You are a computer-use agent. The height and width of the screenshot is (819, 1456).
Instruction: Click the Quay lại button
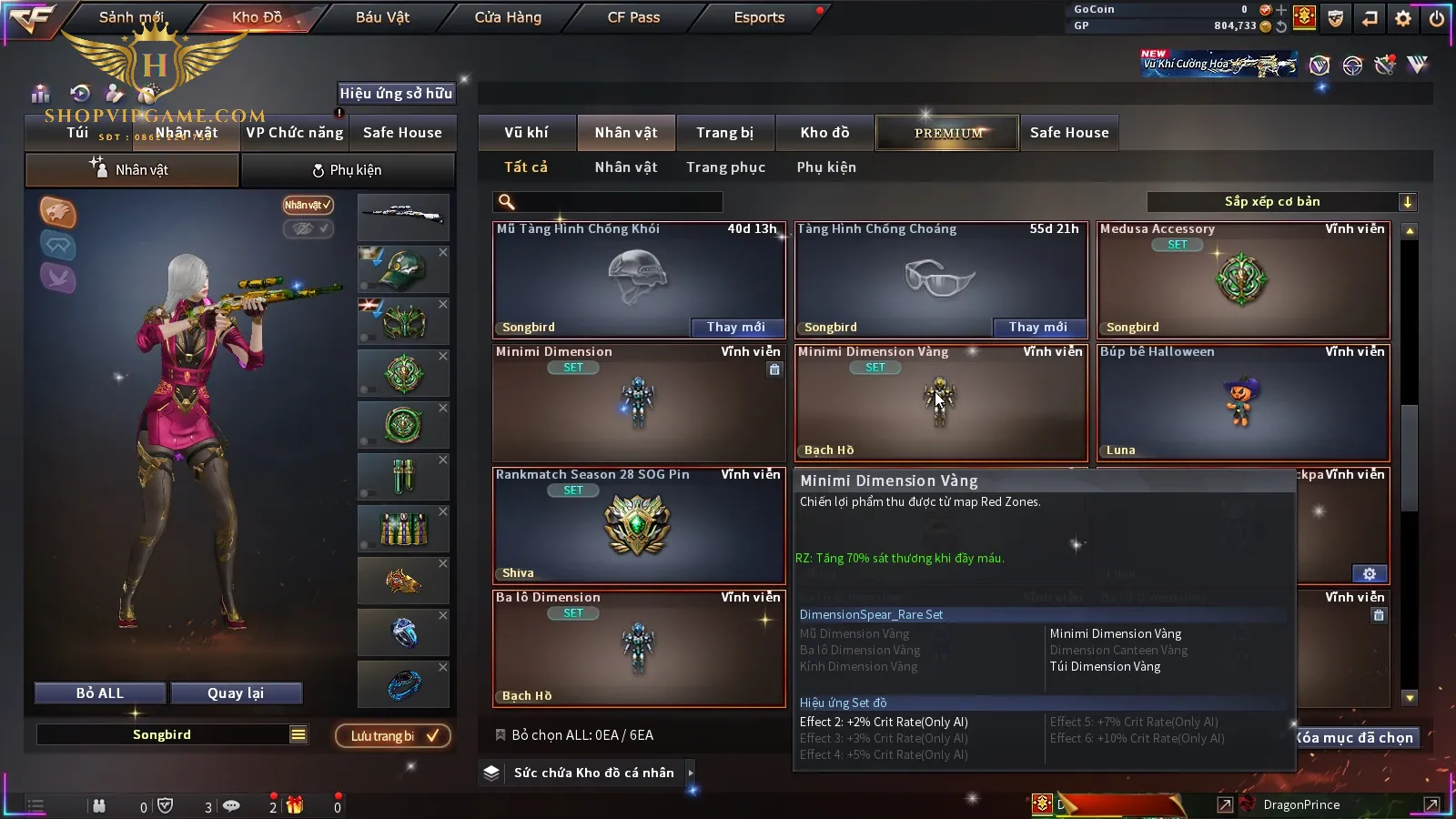point(236,693)
